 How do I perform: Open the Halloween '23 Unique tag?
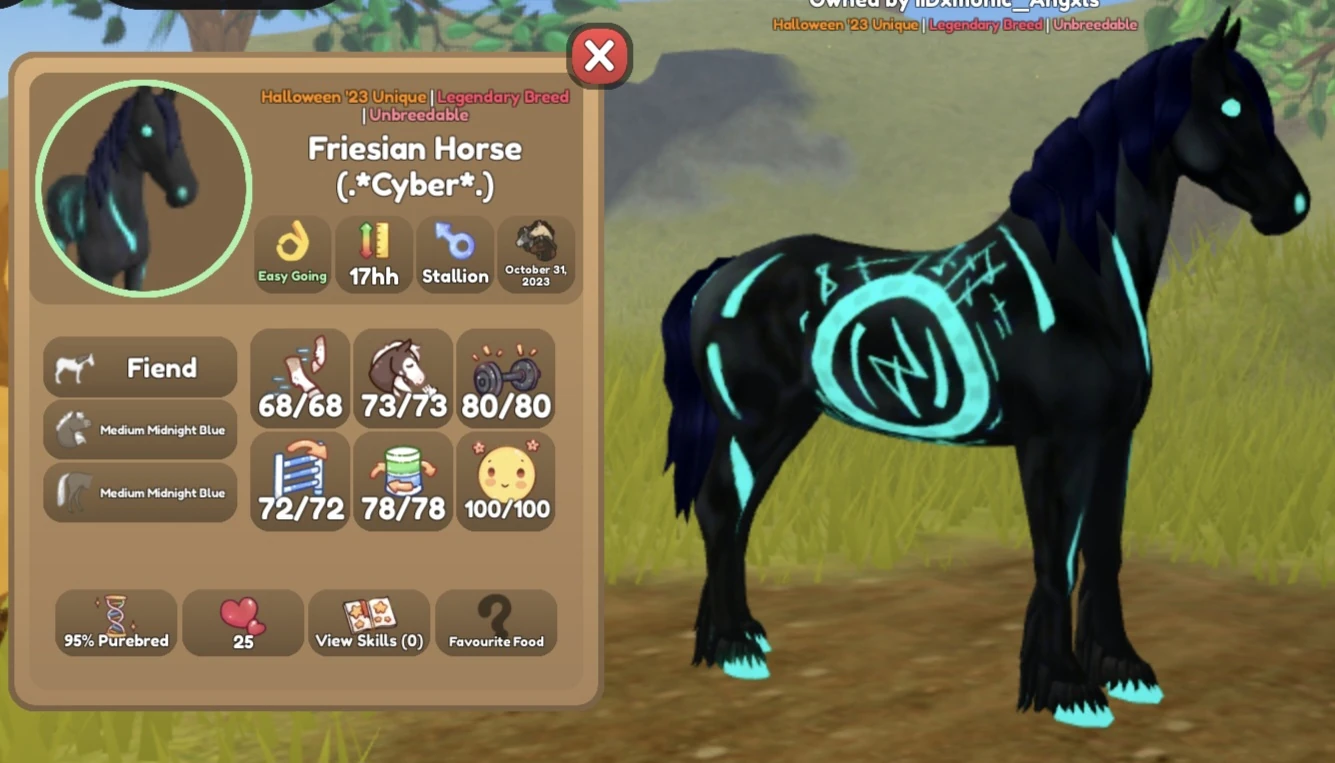344,97
